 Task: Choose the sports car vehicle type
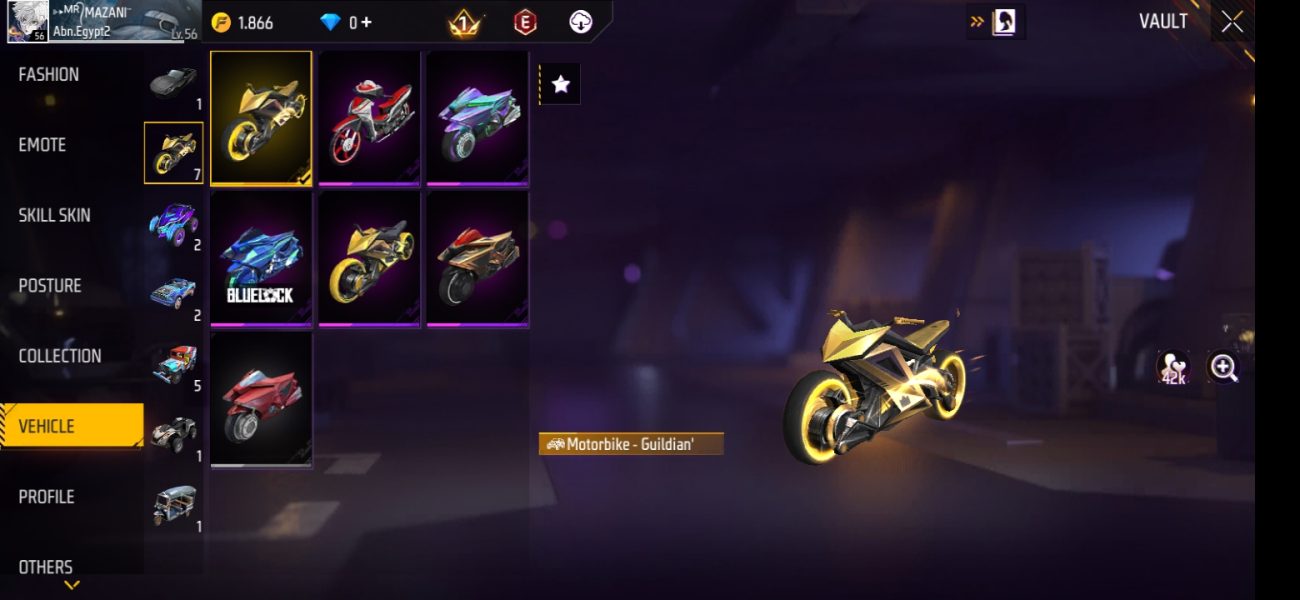[174, 83]
